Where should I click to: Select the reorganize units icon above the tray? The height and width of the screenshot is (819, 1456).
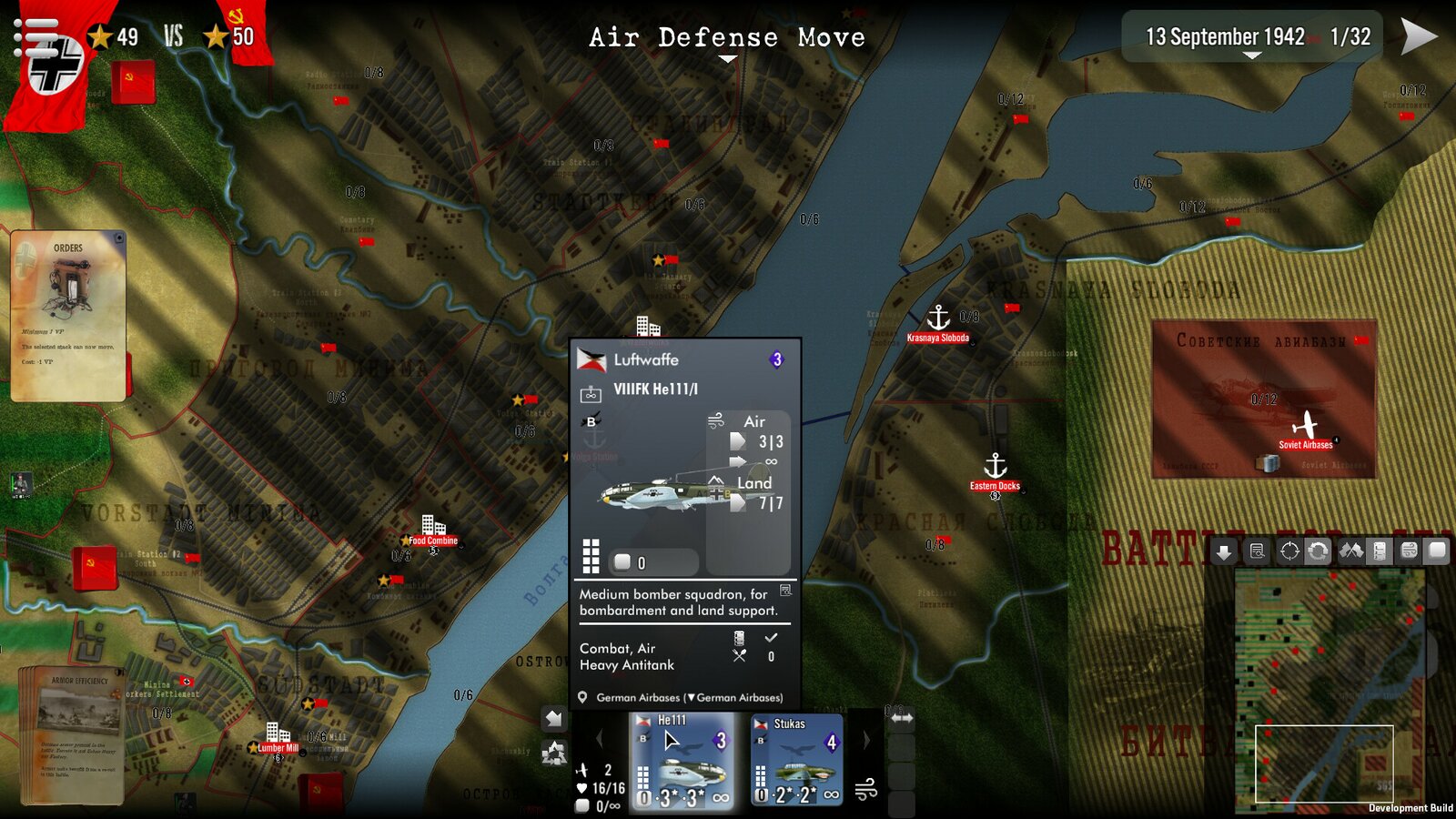click(x=554, y=751)
